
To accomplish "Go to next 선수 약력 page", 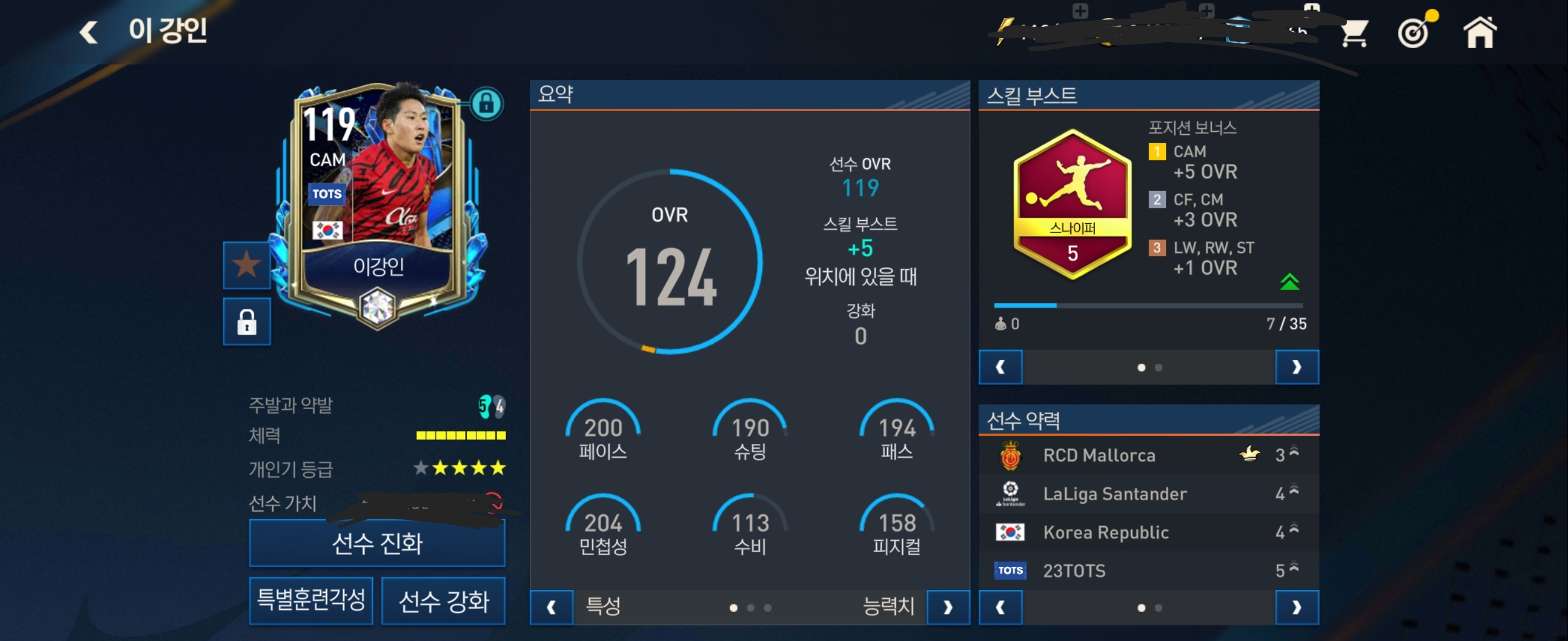I will [1297, 607].
